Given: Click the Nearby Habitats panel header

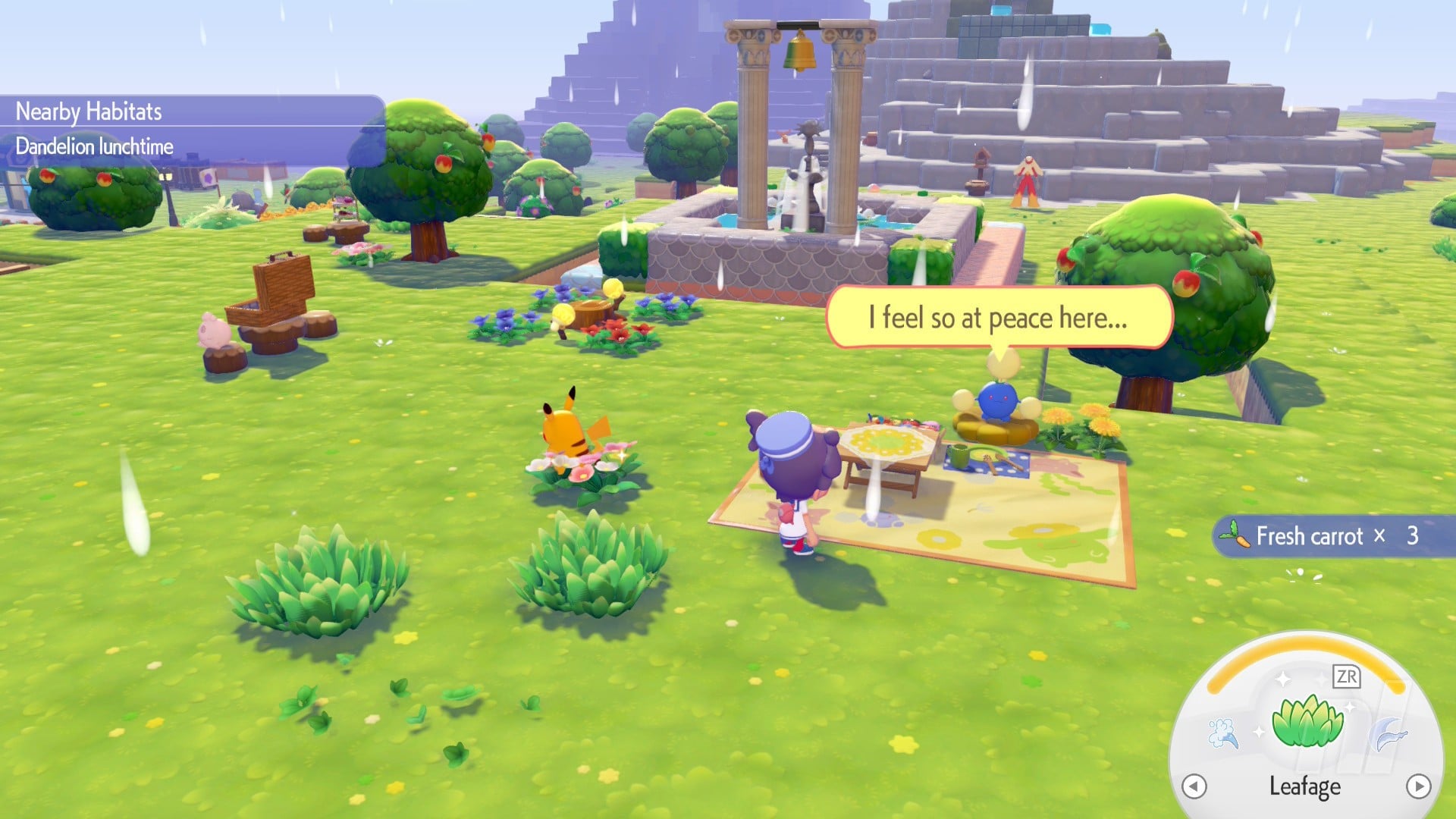Looking at the screenshot, I should (89, 111).
